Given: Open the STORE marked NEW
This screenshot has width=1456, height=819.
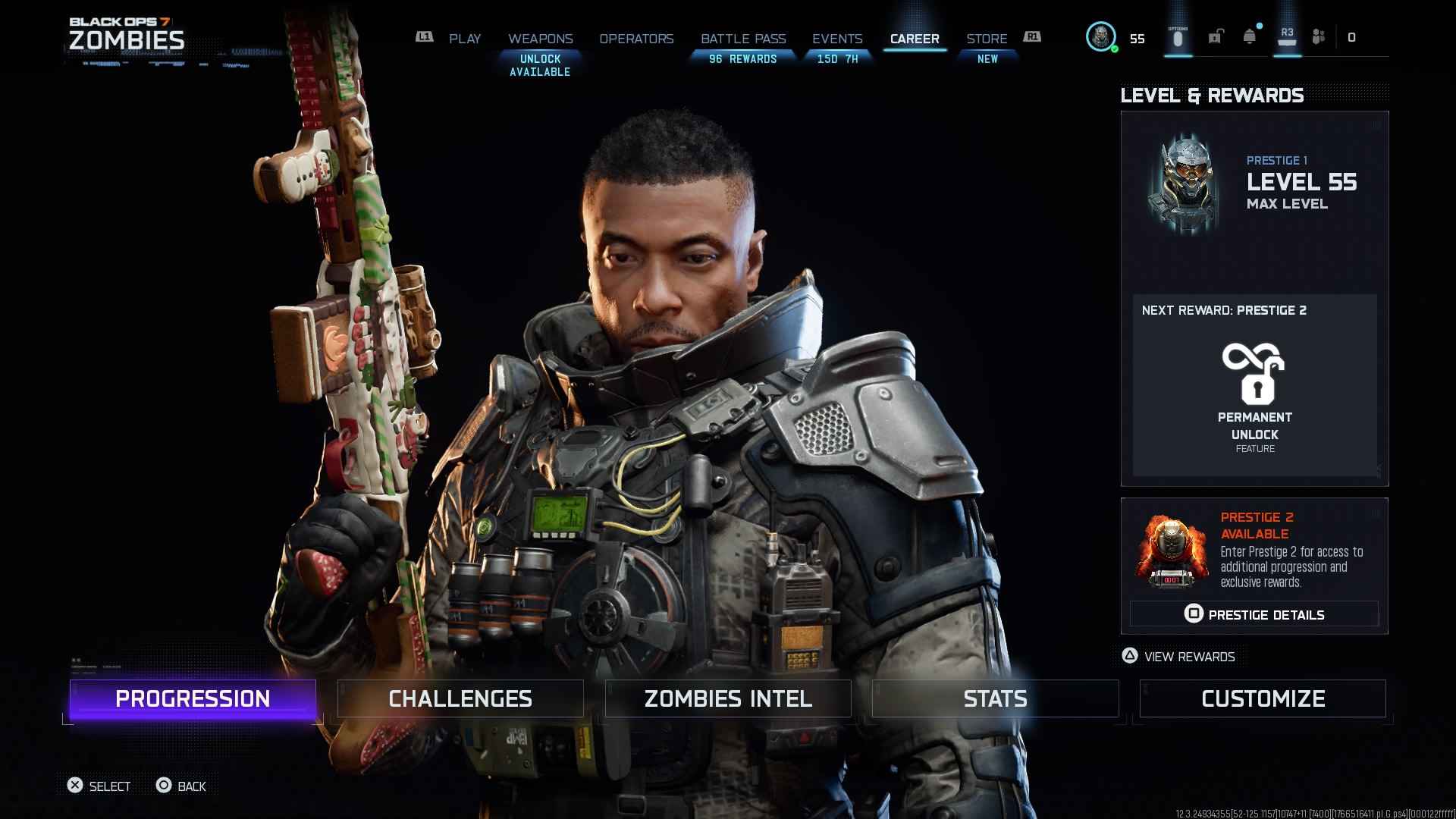Looking at the screenshot, I should pos(987,39).
